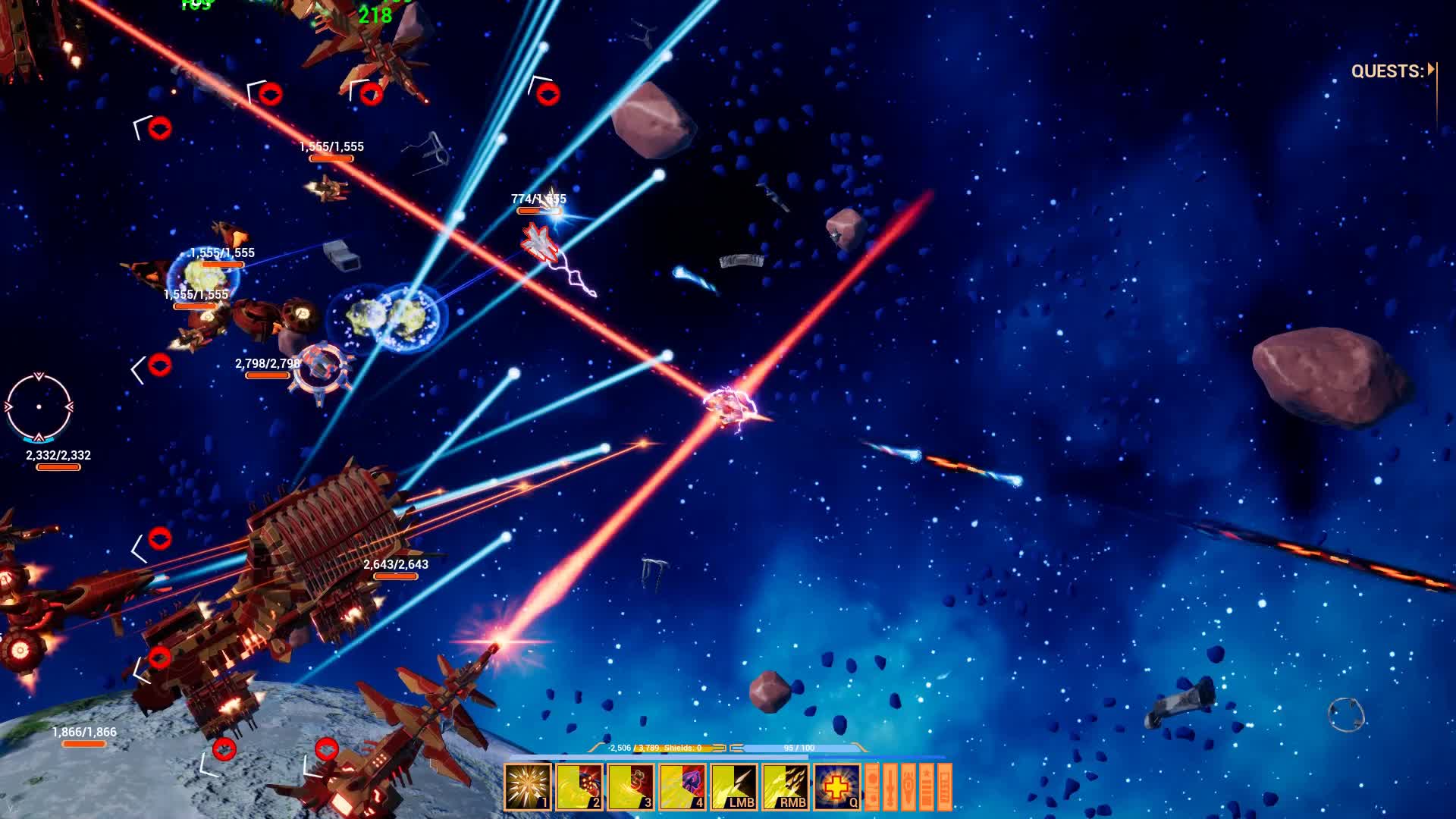Fire the LMB primary weapon ability
Screen dimensions: 1456x819
click(x=734, y=787)
